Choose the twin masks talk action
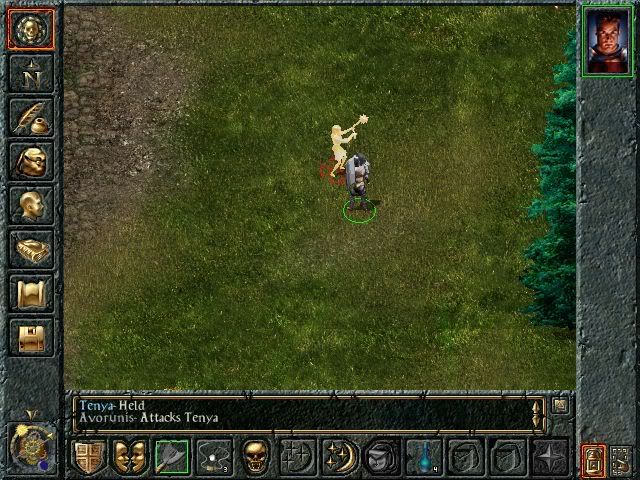This screenshot has width=640, height=480. (129, 457)
